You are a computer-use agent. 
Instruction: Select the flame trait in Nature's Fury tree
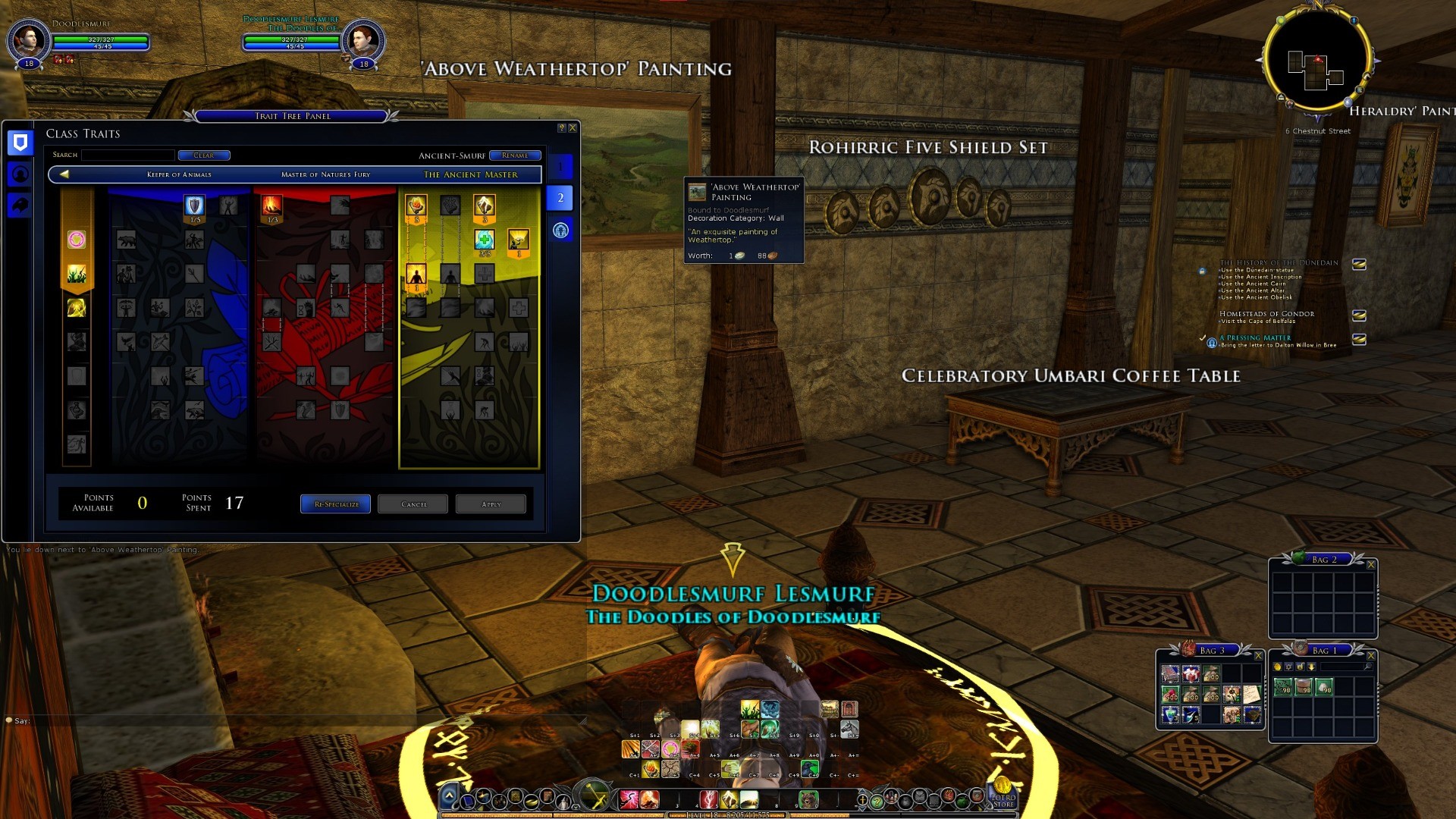tap(271, 206)
